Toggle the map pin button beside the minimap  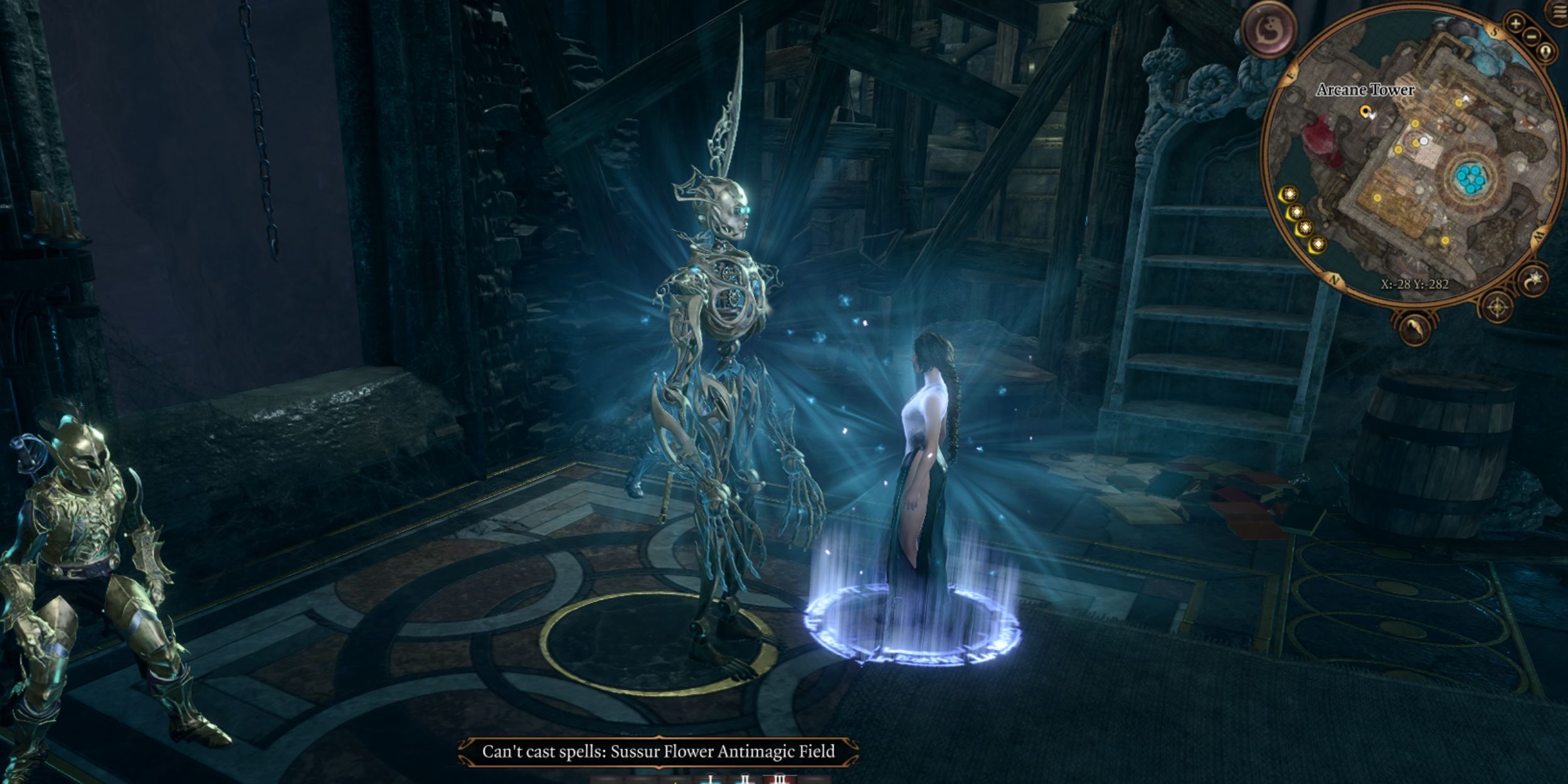tap(1547, 51)
